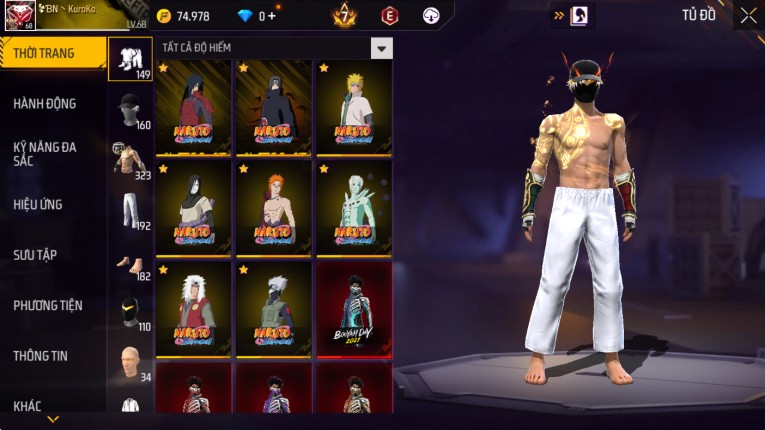
Task: Select the white-haired Naruto outfit in red robe
Action: pyautogui.click(x=194, y=307)
